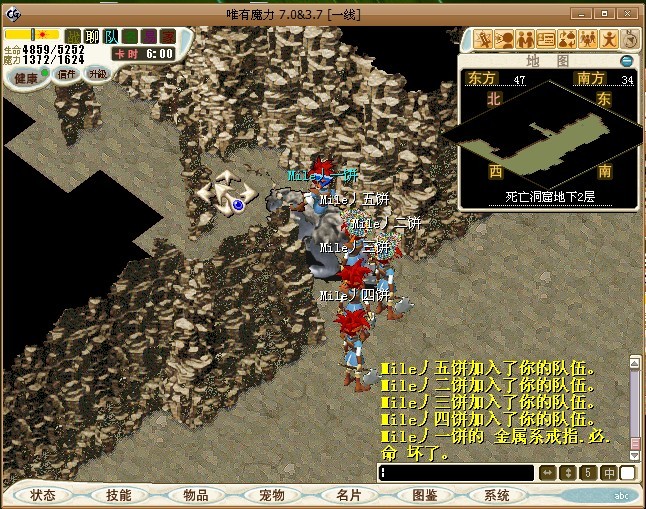Click the 健康 (Health) status button
The image size is (646, 509).
click(25, 77)
